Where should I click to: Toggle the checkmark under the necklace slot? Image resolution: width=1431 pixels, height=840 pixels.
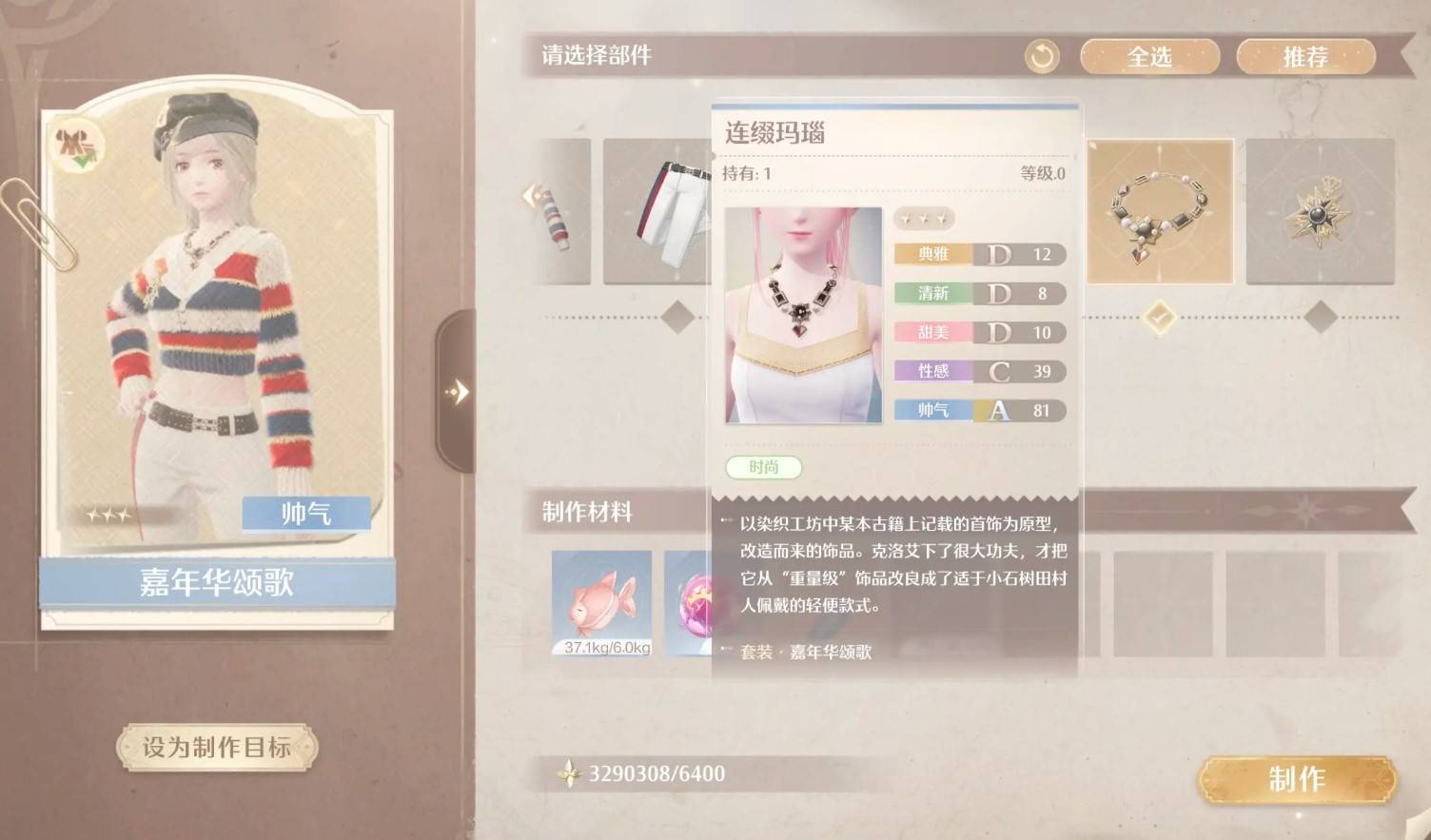point(1161,320)
